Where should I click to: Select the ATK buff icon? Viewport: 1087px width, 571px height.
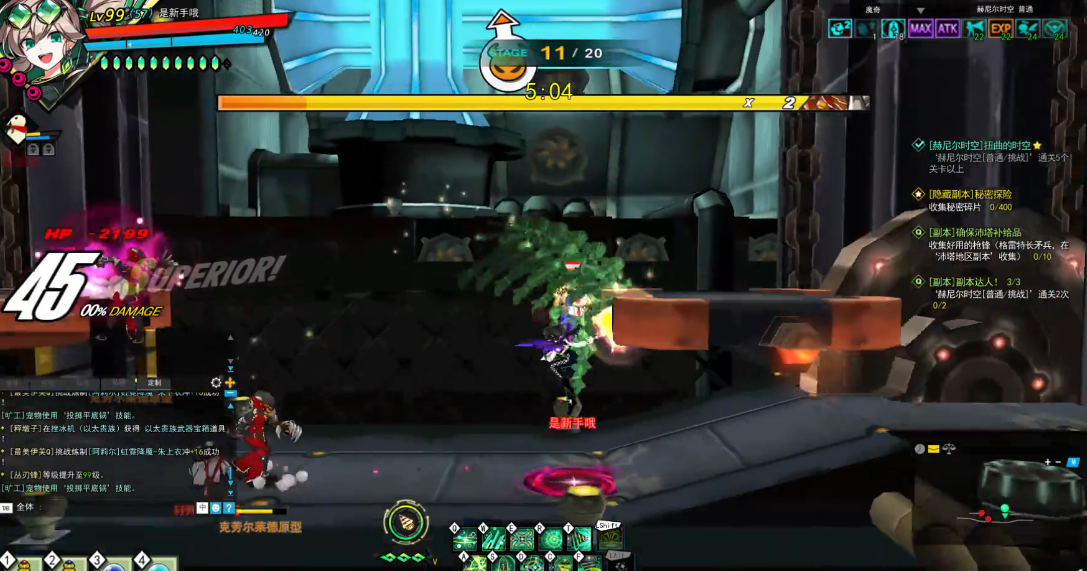point(947,28)
